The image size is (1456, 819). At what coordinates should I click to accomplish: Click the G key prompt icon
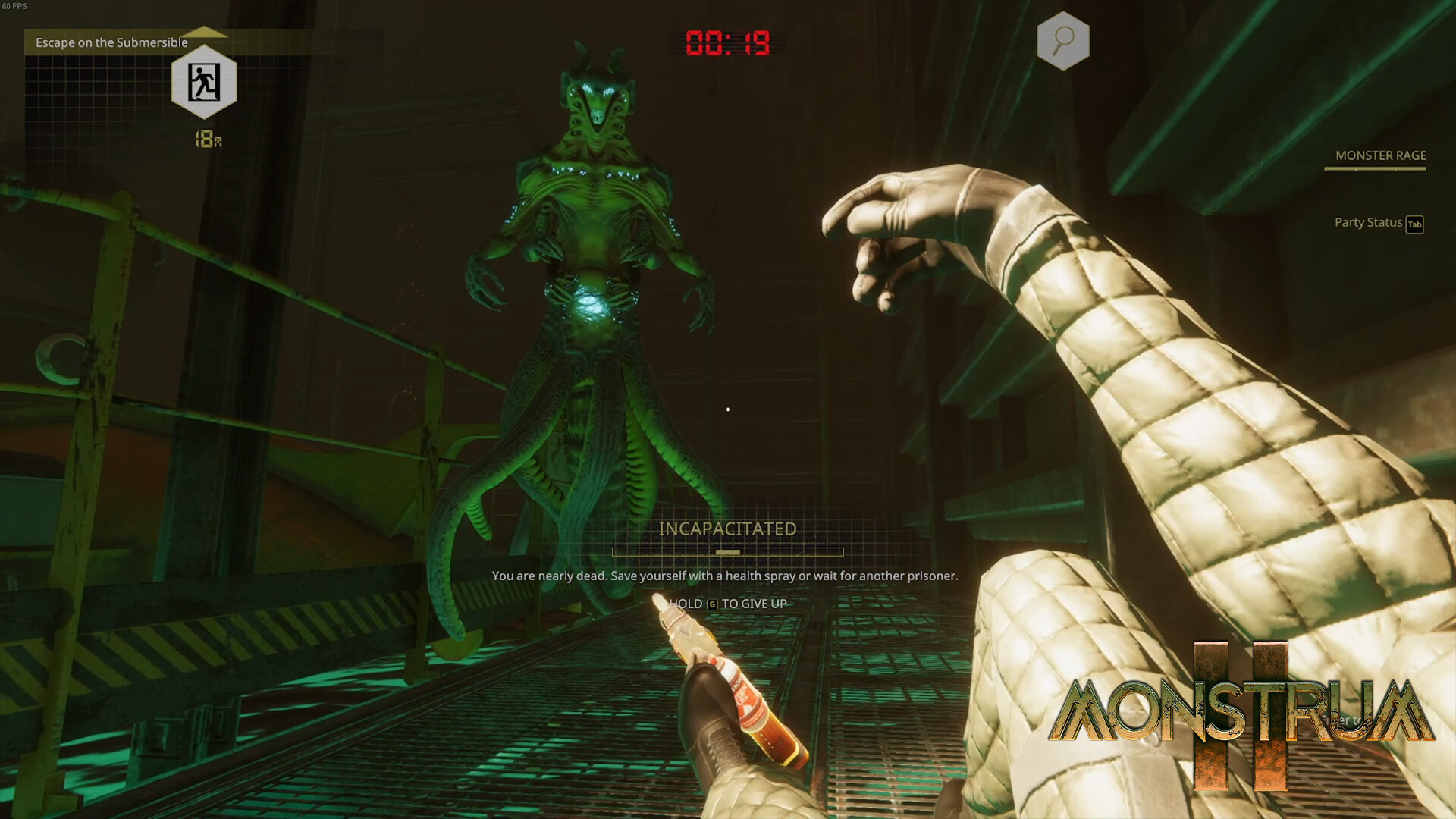(711, 604)
